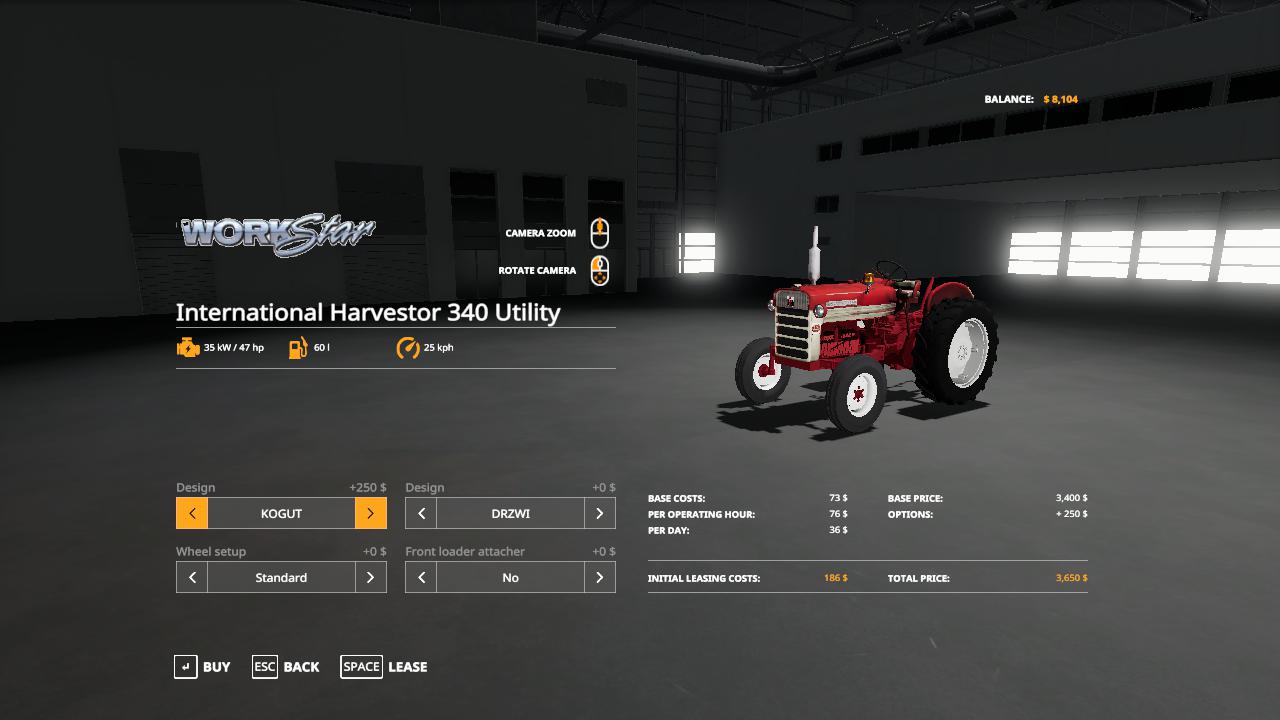Go to previous front loader attacher option
1280x720 pixels.
click(x=421, y=578)
